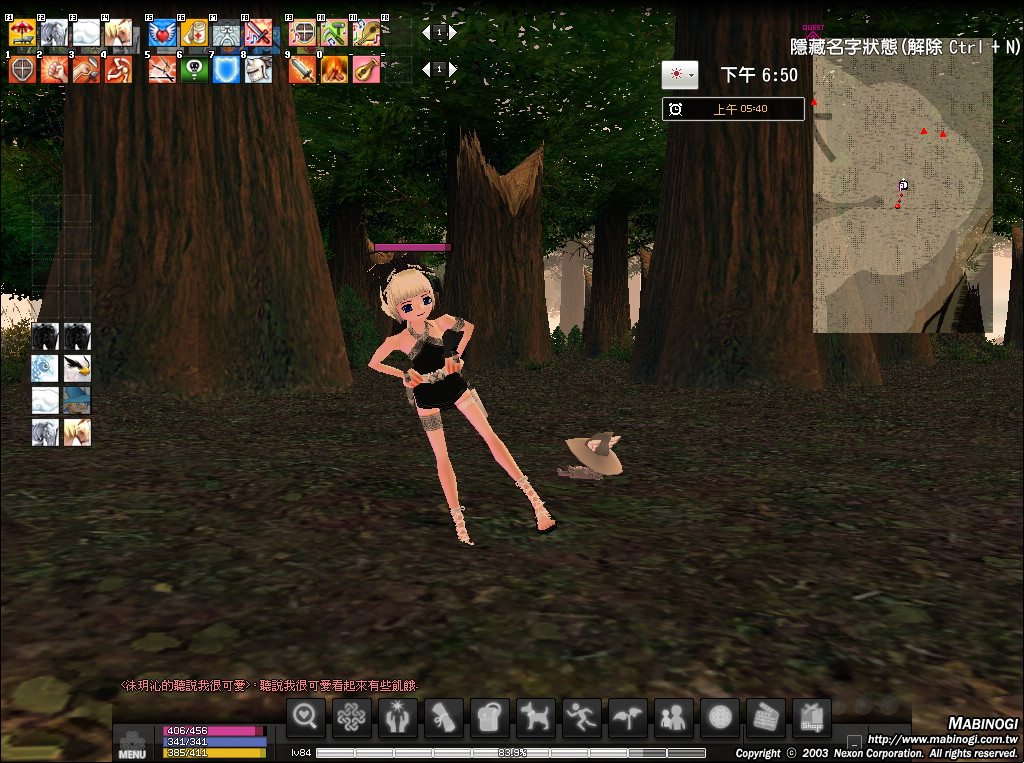This screenshot has width=1024, height=763.
Task: Select the beach umbrella rest skill
Action: [22, 34]
